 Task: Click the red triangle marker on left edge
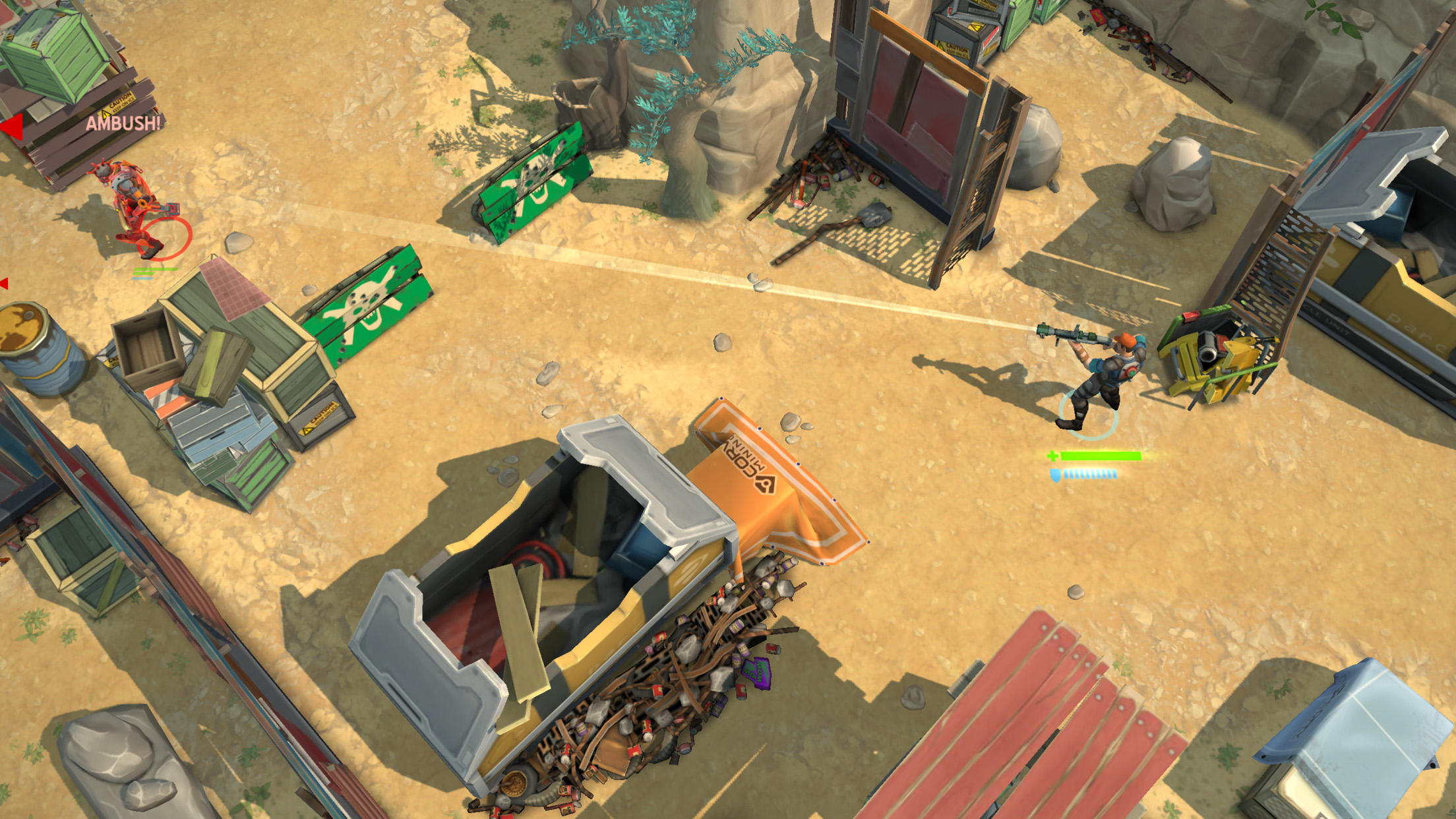pyautogui.click(x=4, y=283)
